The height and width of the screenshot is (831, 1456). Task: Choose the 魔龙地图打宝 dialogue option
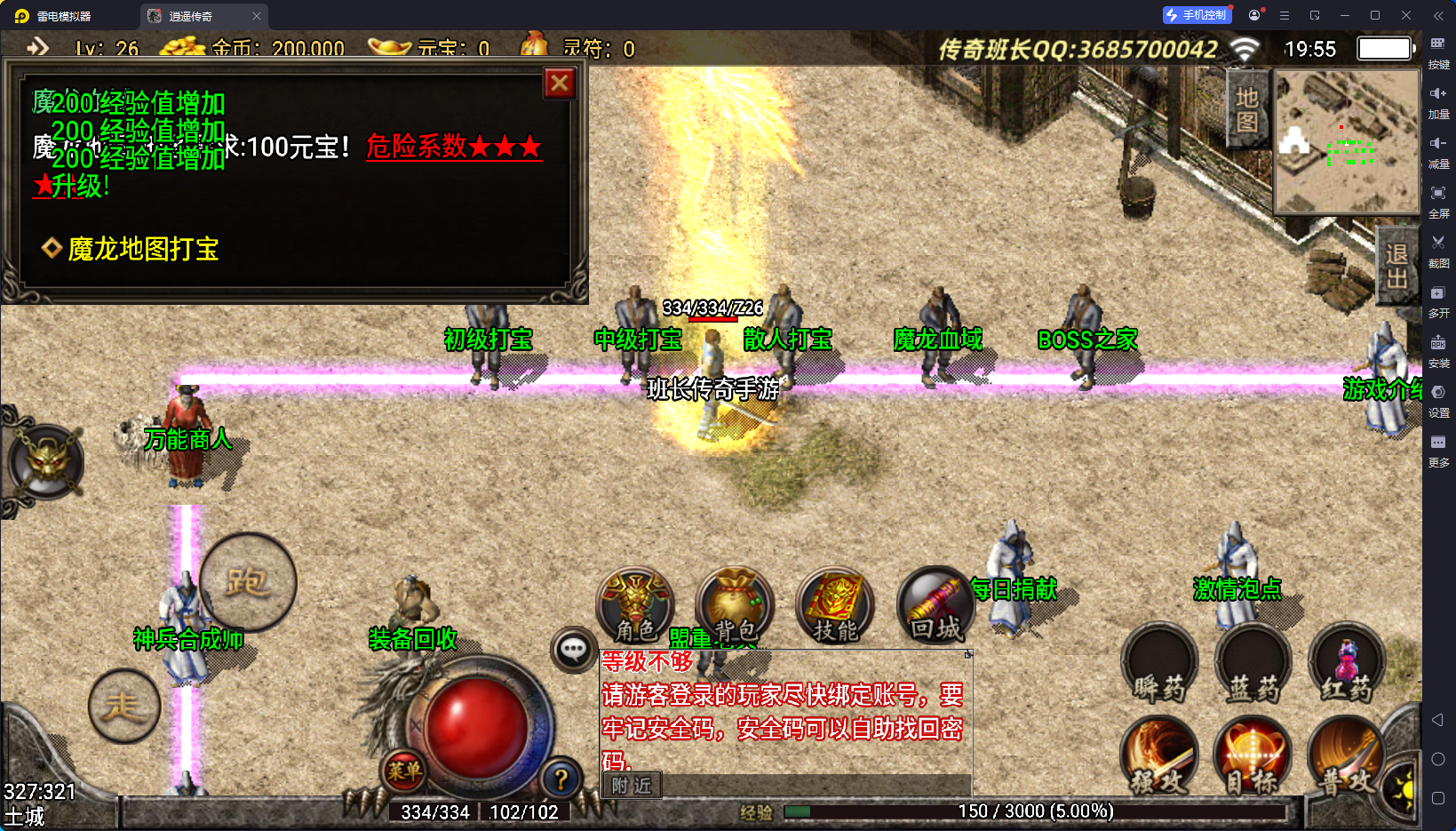pos(143,249)
